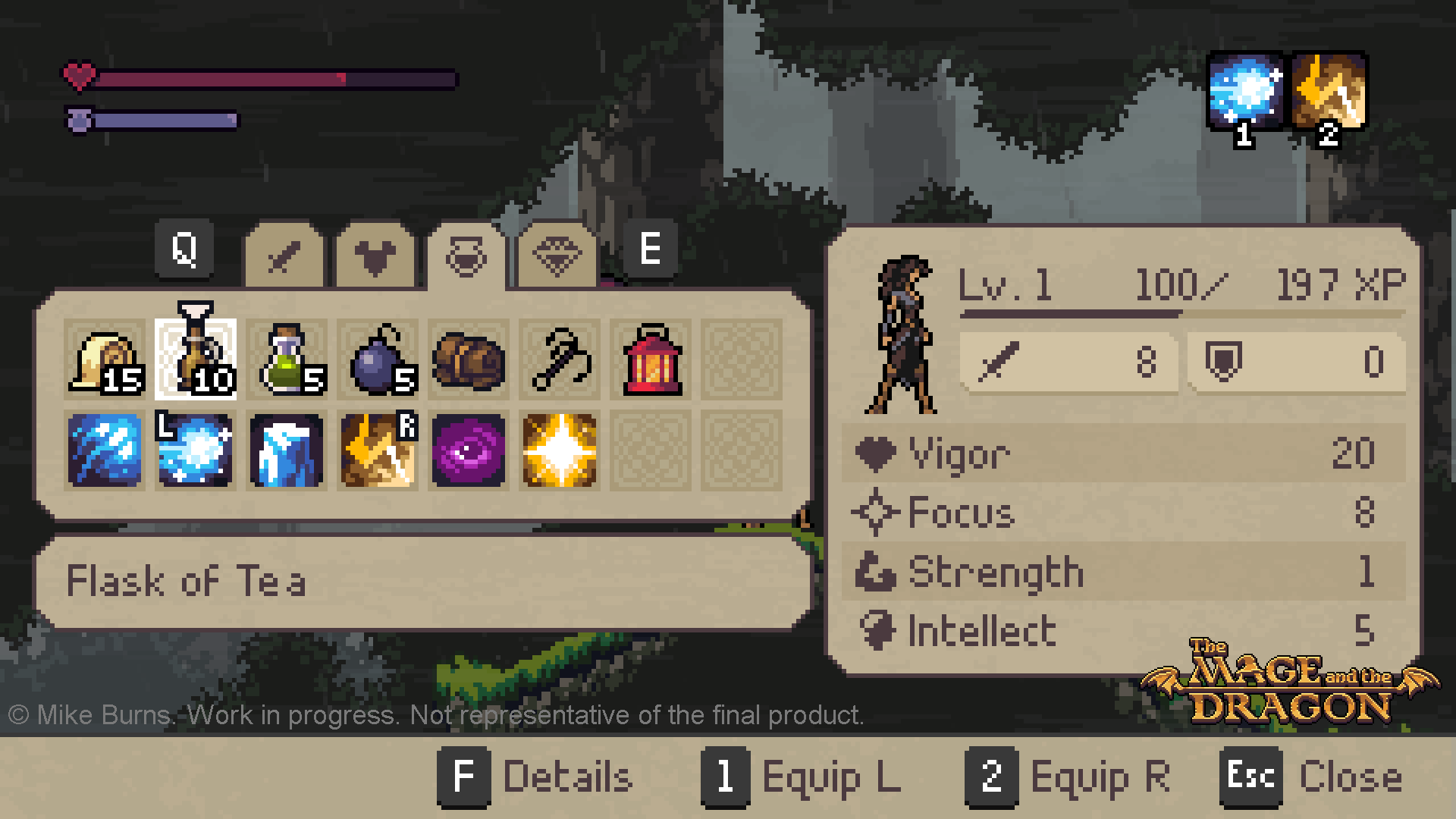The height and width of the screenshot is (819, 1456).
Task: Switch to the sword weapons tab
Action: click(x=284, y=256)
